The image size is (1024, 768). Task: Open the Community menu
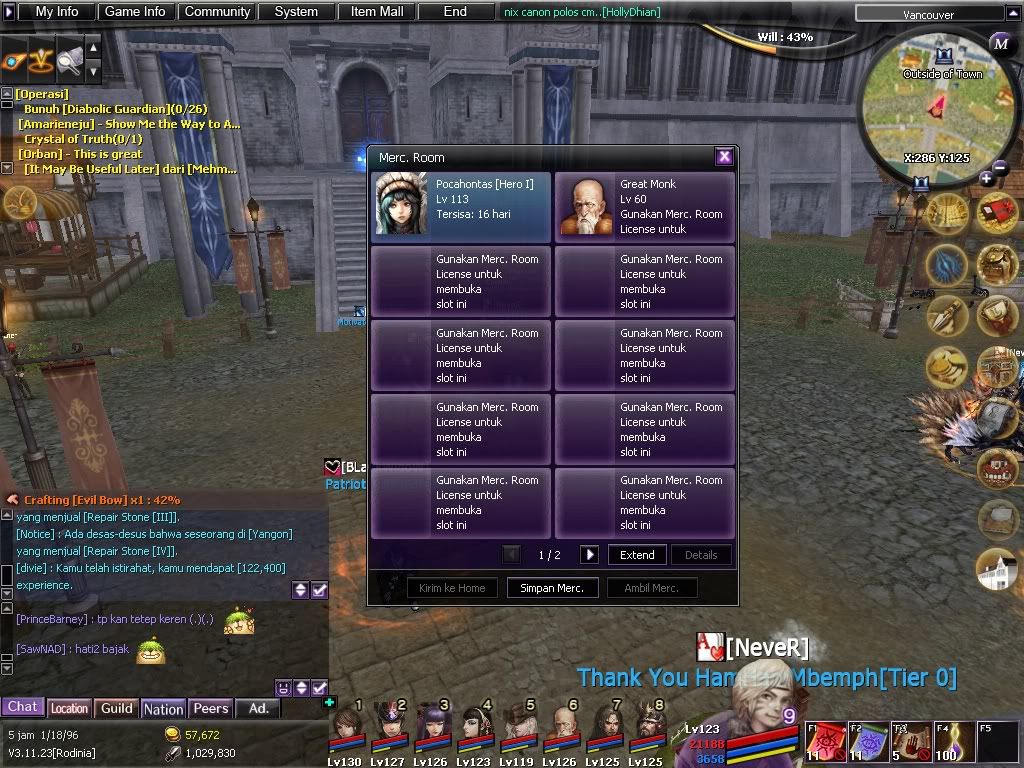pyautogui.click(x=217, y=12)
